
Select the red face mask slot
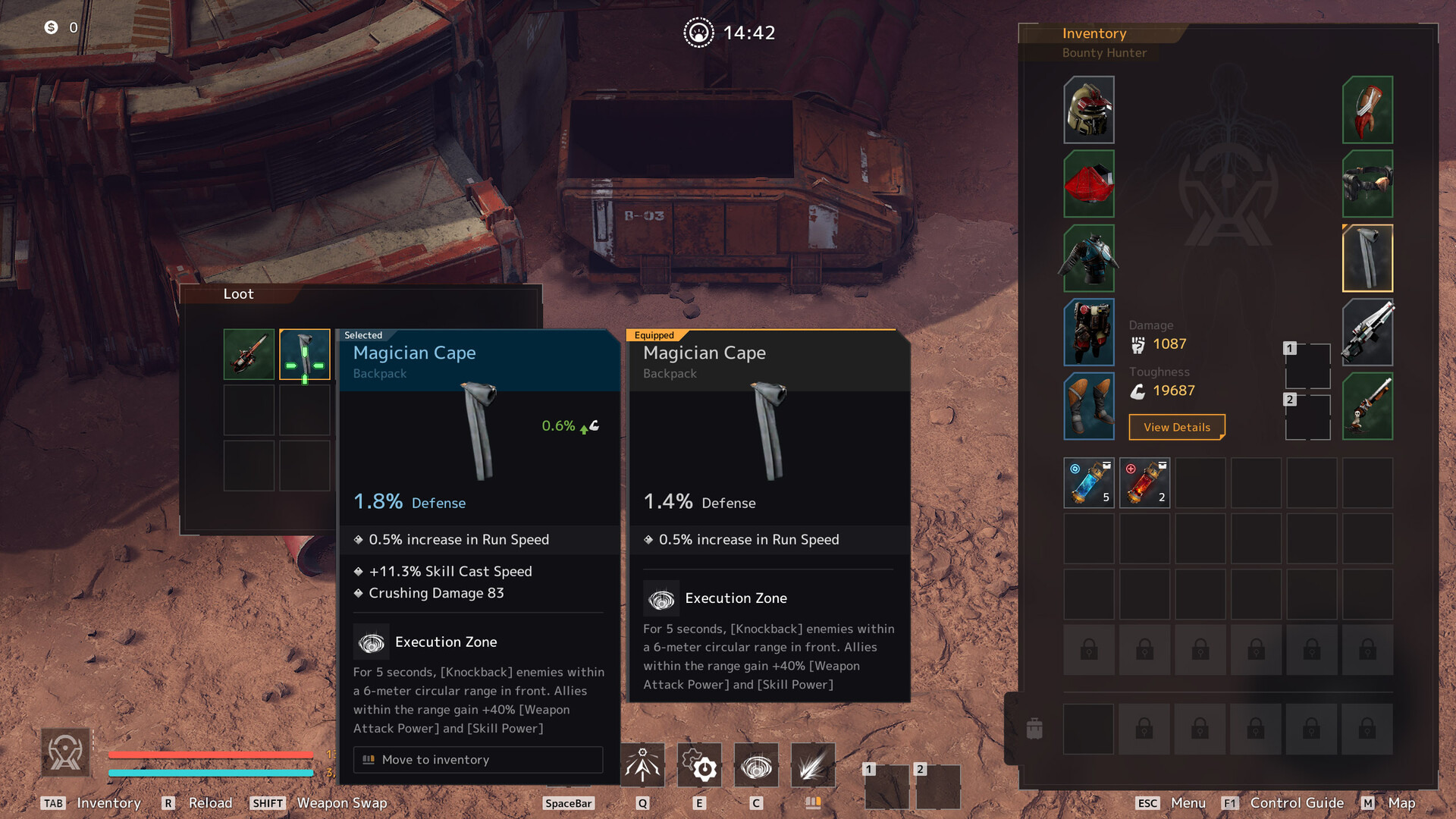coord(1088,184)
